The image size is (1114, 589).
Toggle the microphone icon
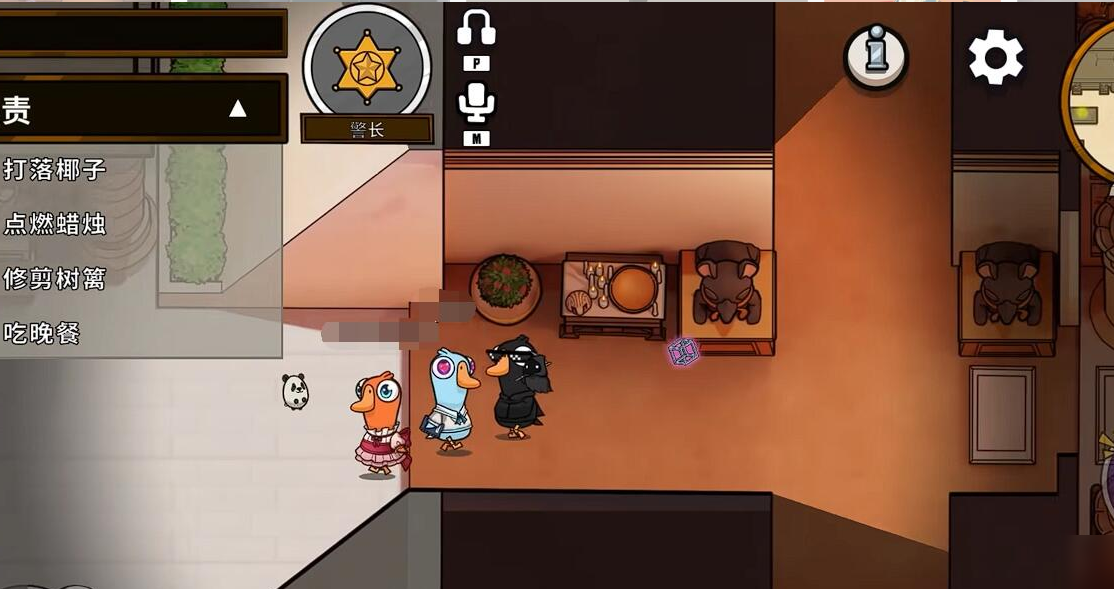(476, 101)
